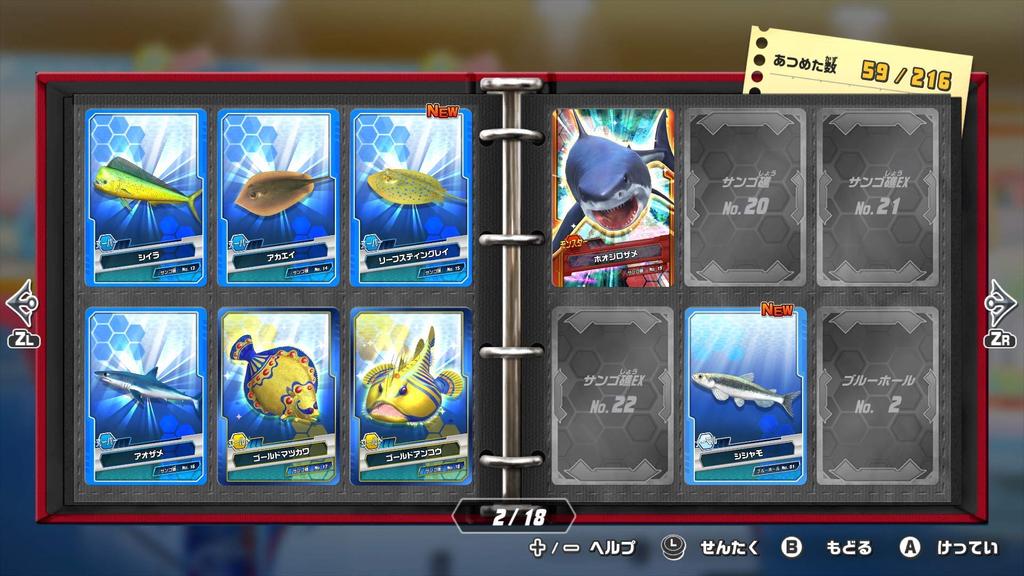The height and width of the screenshot is (576, 1024).
Task: Select the シイラ fish card
Action: tap(146, 197)
